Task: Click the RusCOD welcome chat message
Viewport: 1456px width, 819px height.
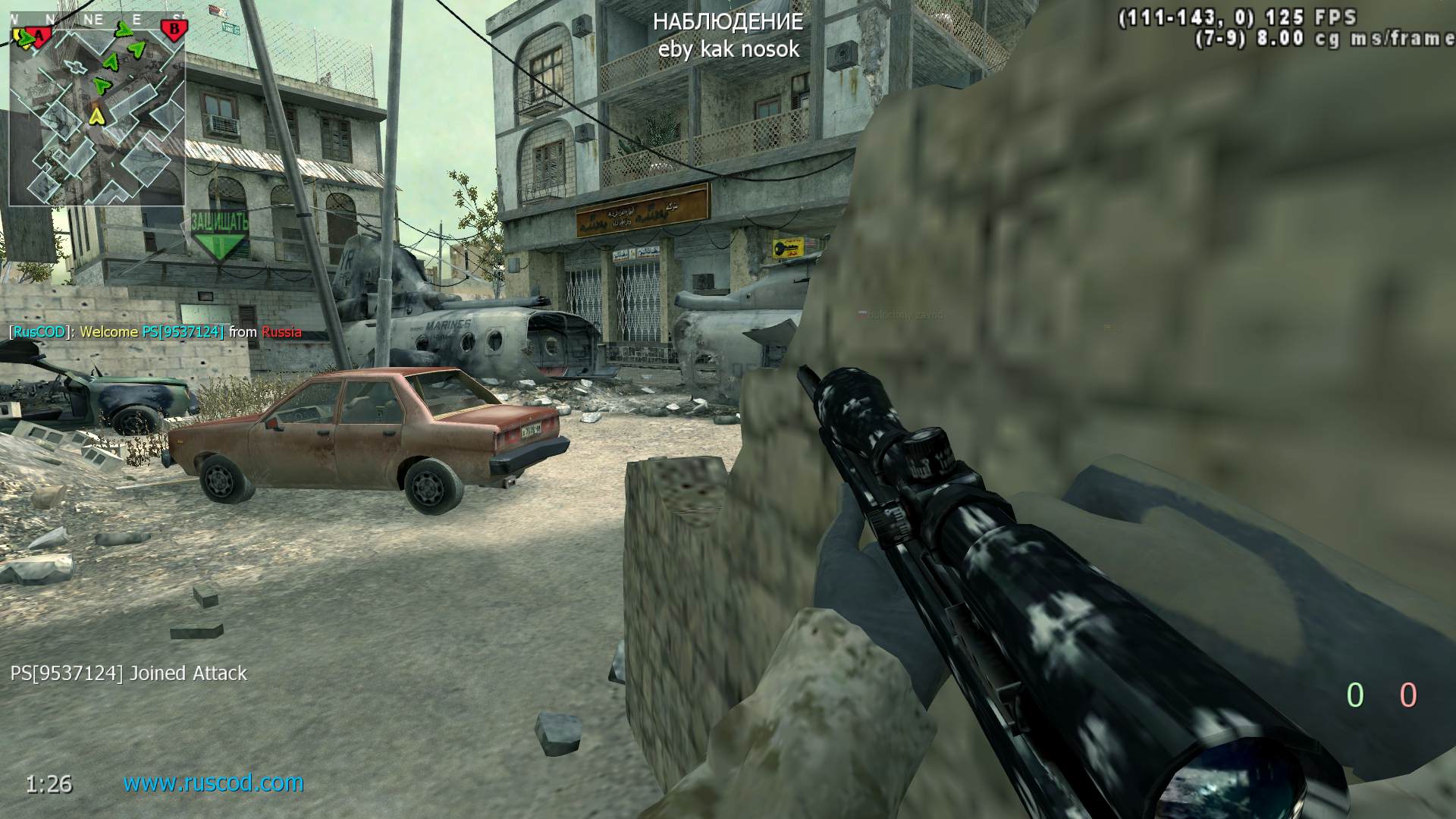Action: tap(155, 332)
